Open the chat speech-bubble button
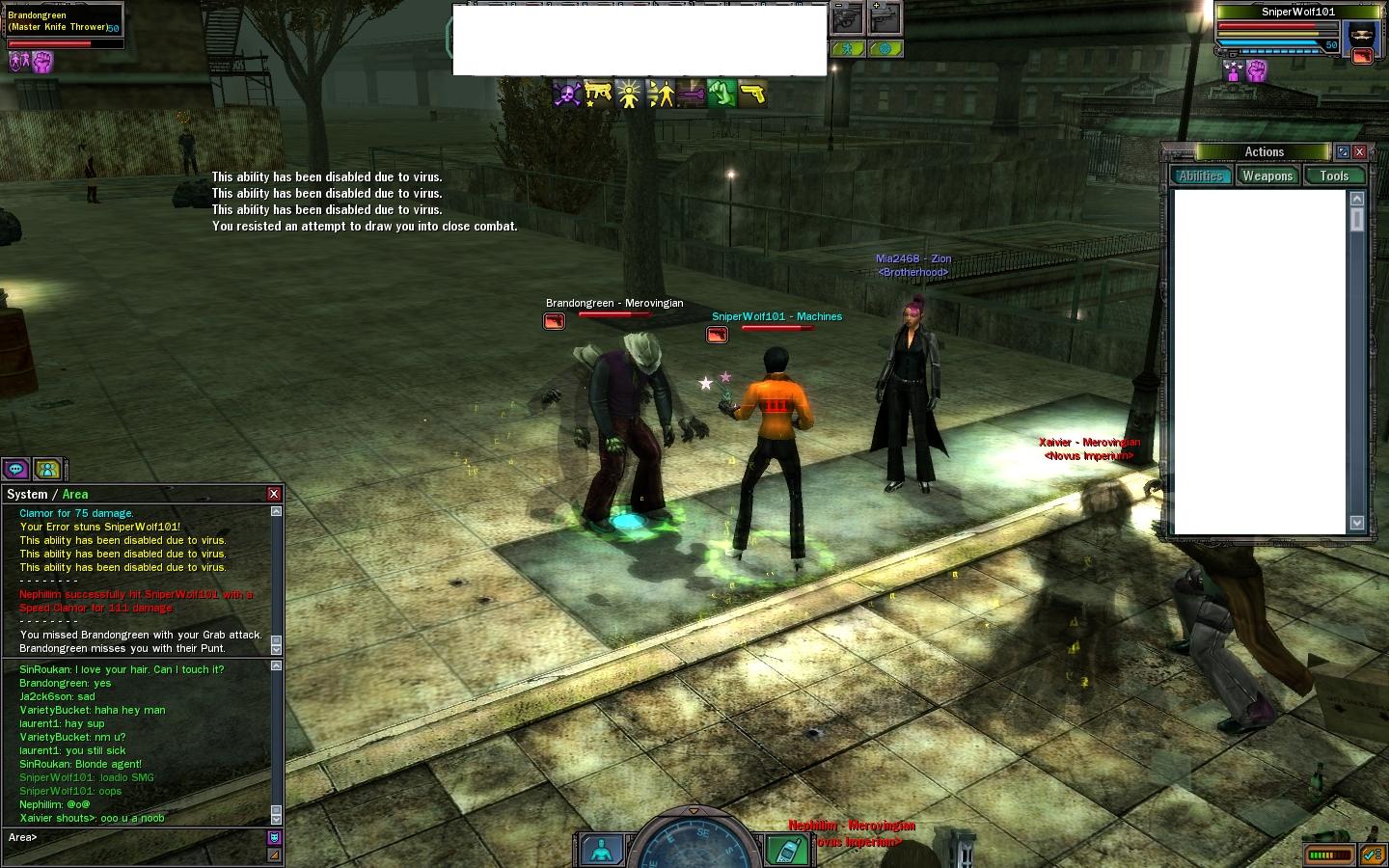The height and width of the screenshot is (868, 1389). (16, 470)
